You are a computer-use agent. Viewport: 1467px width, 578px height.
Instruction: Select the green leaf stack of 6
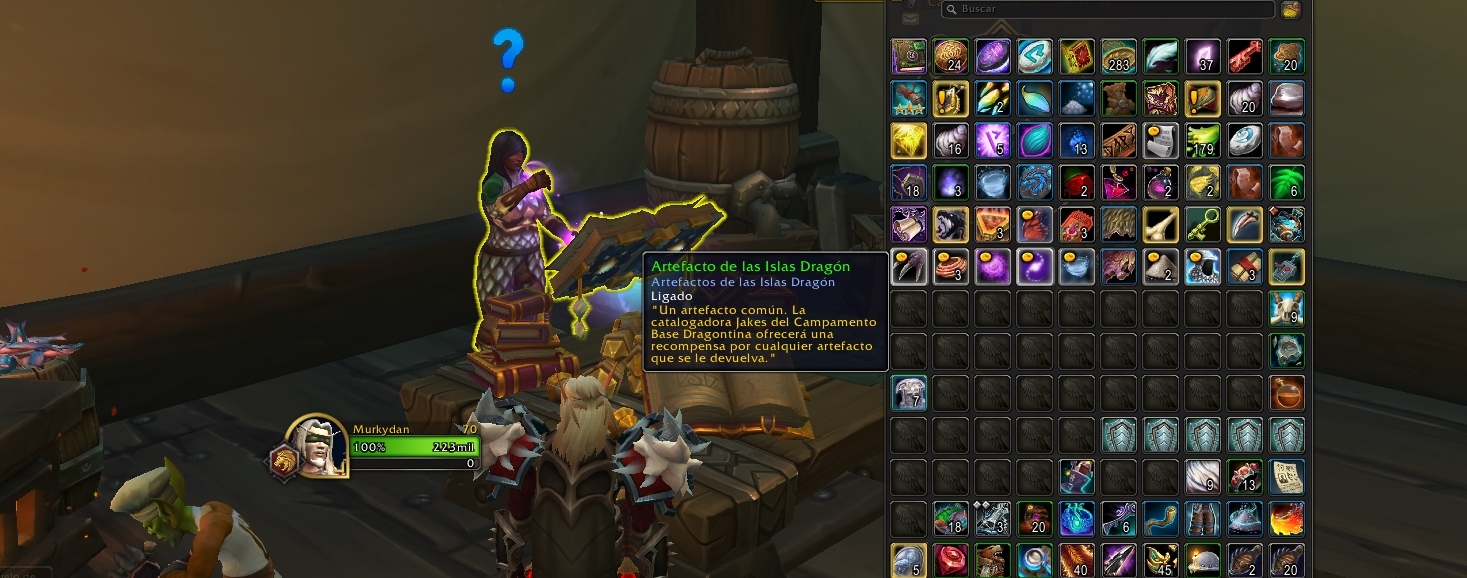[1286, 182]
